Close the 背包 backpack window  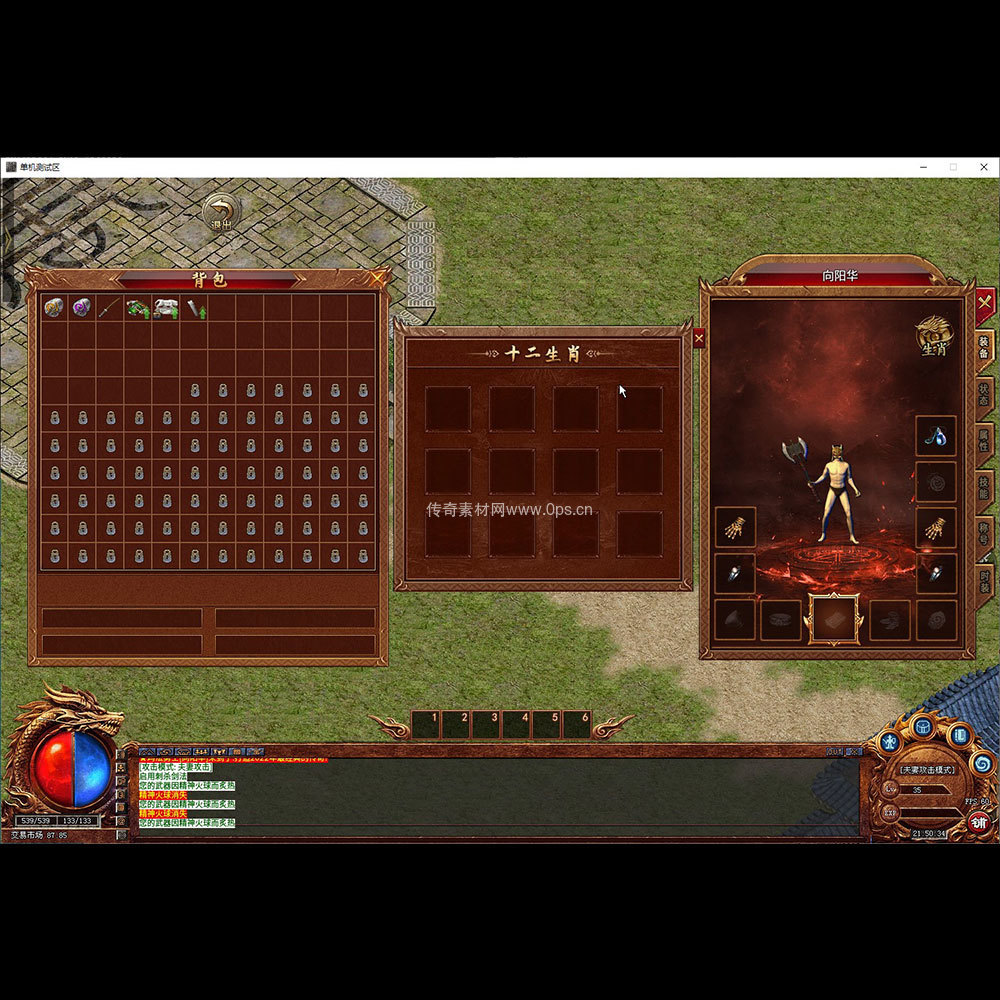[377, 278]
